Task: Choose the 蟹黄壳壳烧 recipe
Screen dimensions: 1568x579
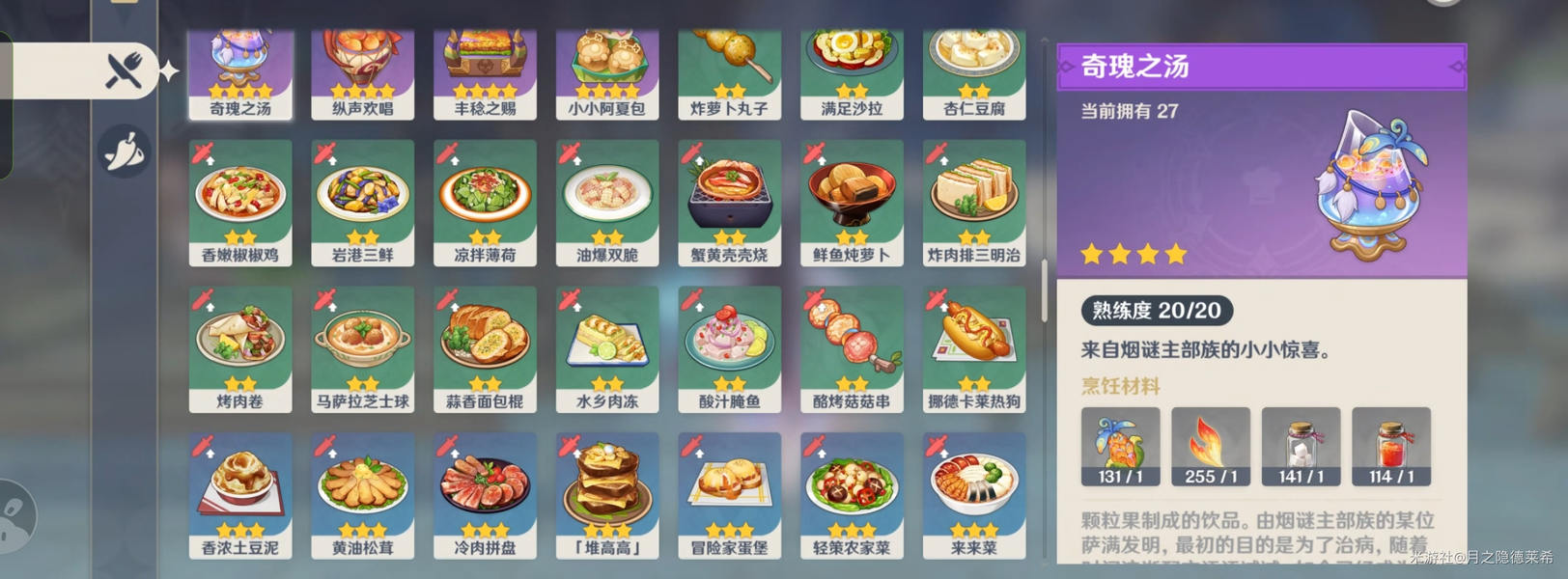Action: (730, 203)
